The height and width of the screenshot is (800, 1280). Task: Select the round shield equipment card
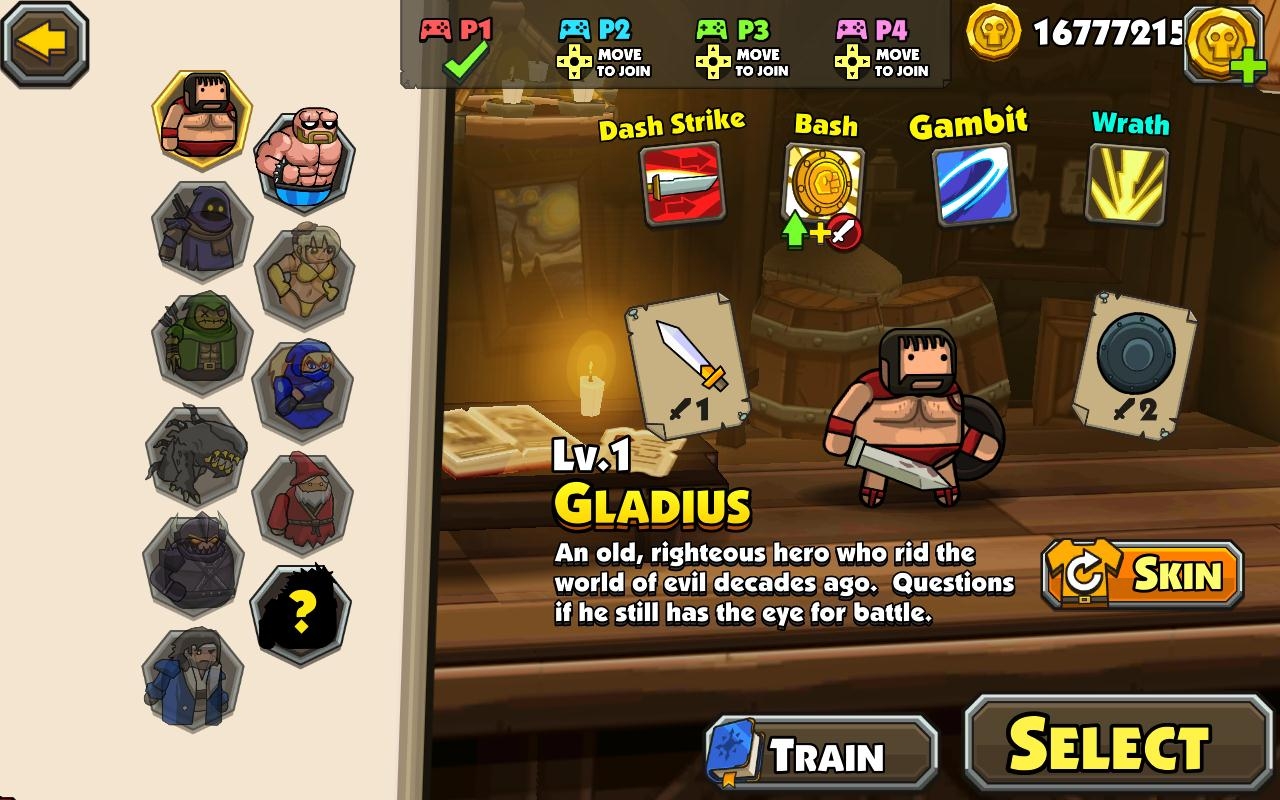pyautogui.click(x=1133, y=364)
